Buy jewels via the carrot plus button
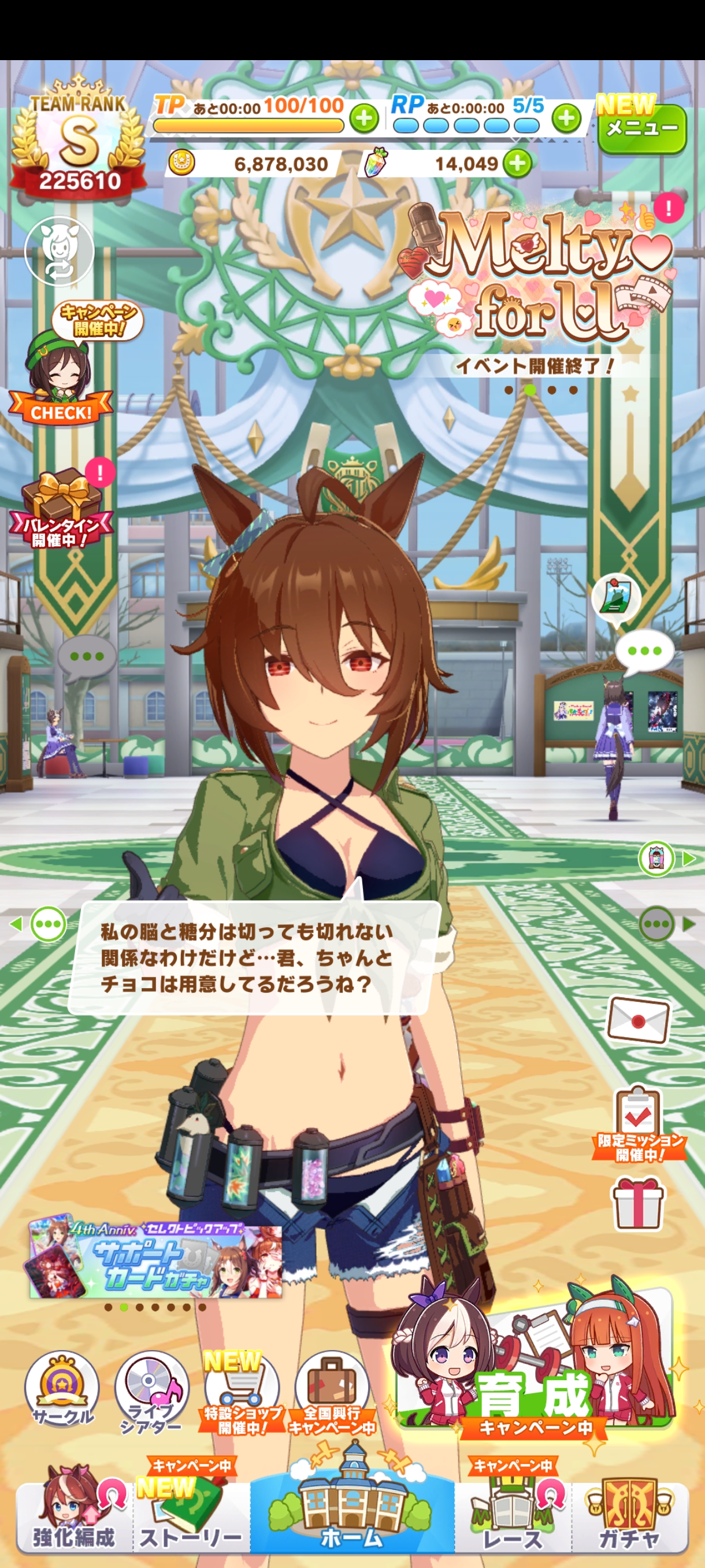705x1568 pixels. (518, 163)
